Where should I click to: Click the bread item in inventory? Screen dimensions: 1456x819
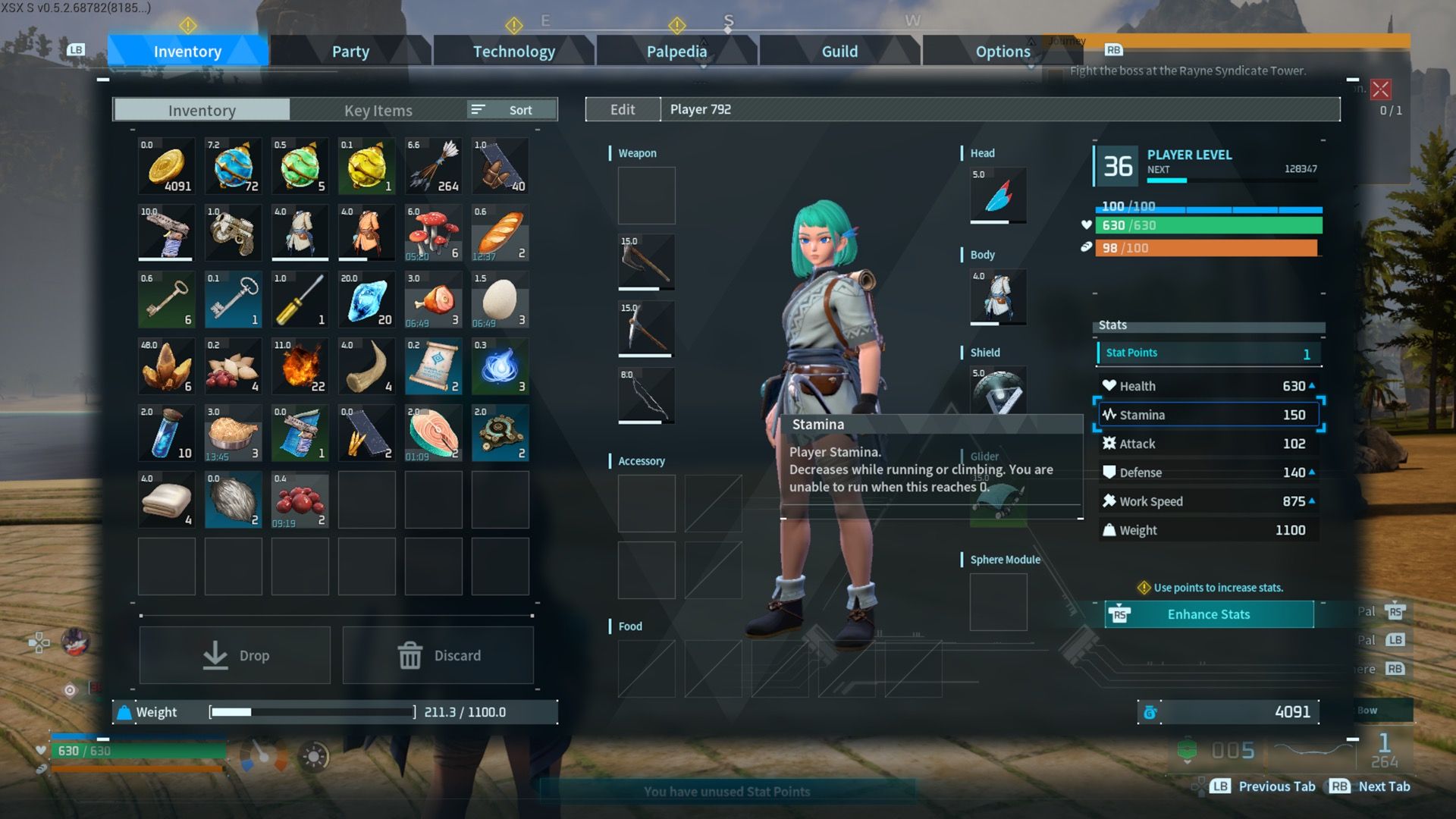pos(500,232)
